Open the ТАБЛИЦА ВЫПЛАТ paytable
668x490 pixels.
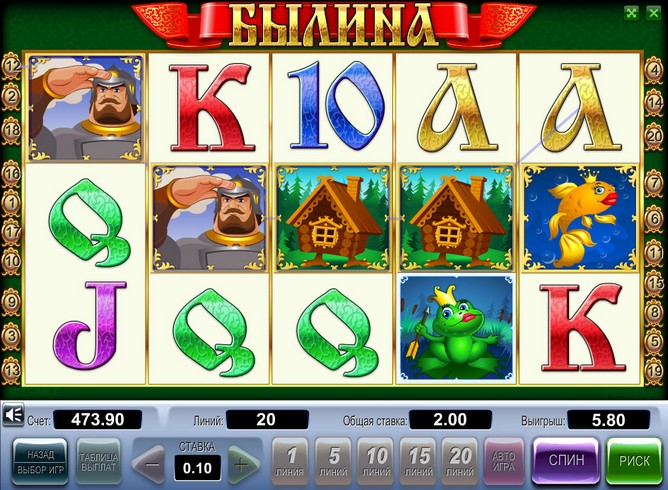(98, 462)
